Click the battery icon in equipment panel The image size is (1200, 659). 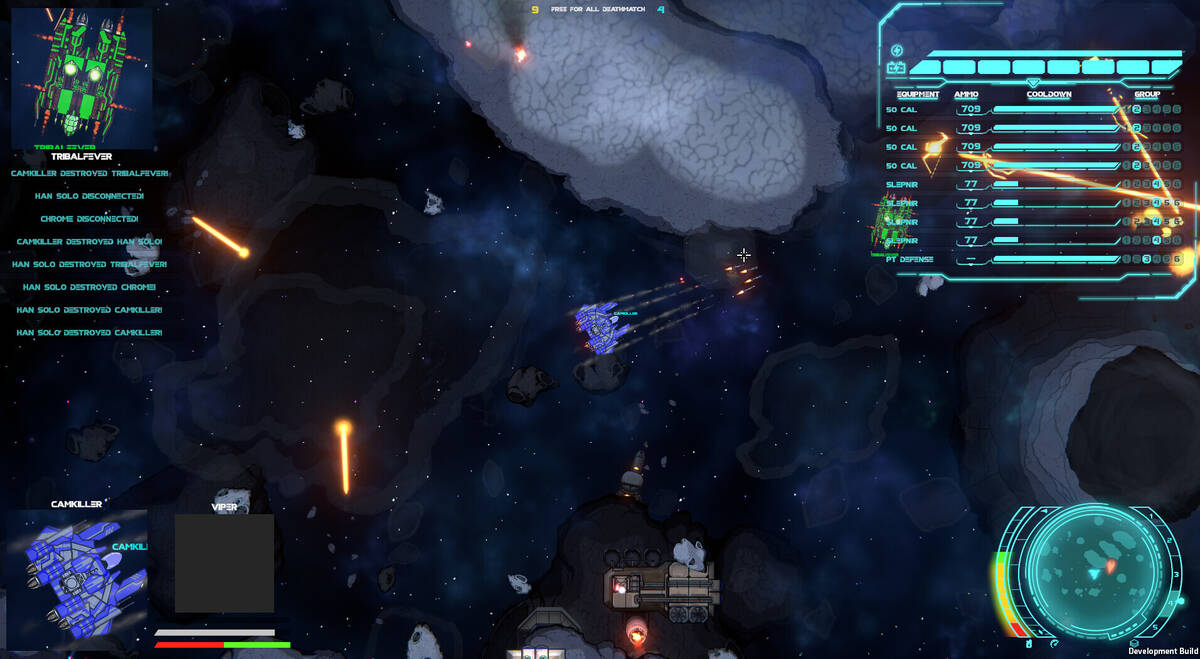coord(896,69)
